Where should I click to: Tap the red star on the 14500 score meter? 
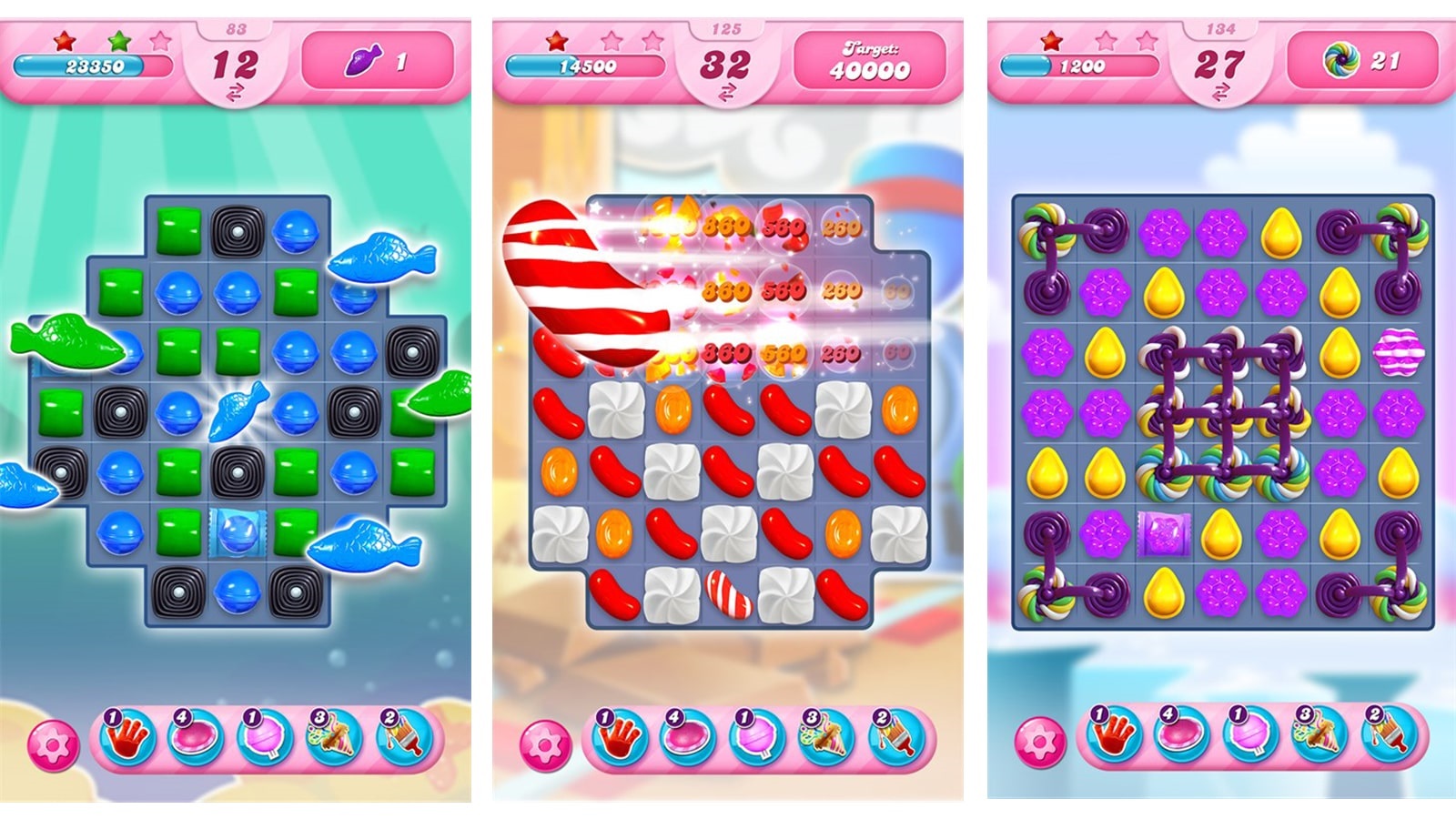555,41
